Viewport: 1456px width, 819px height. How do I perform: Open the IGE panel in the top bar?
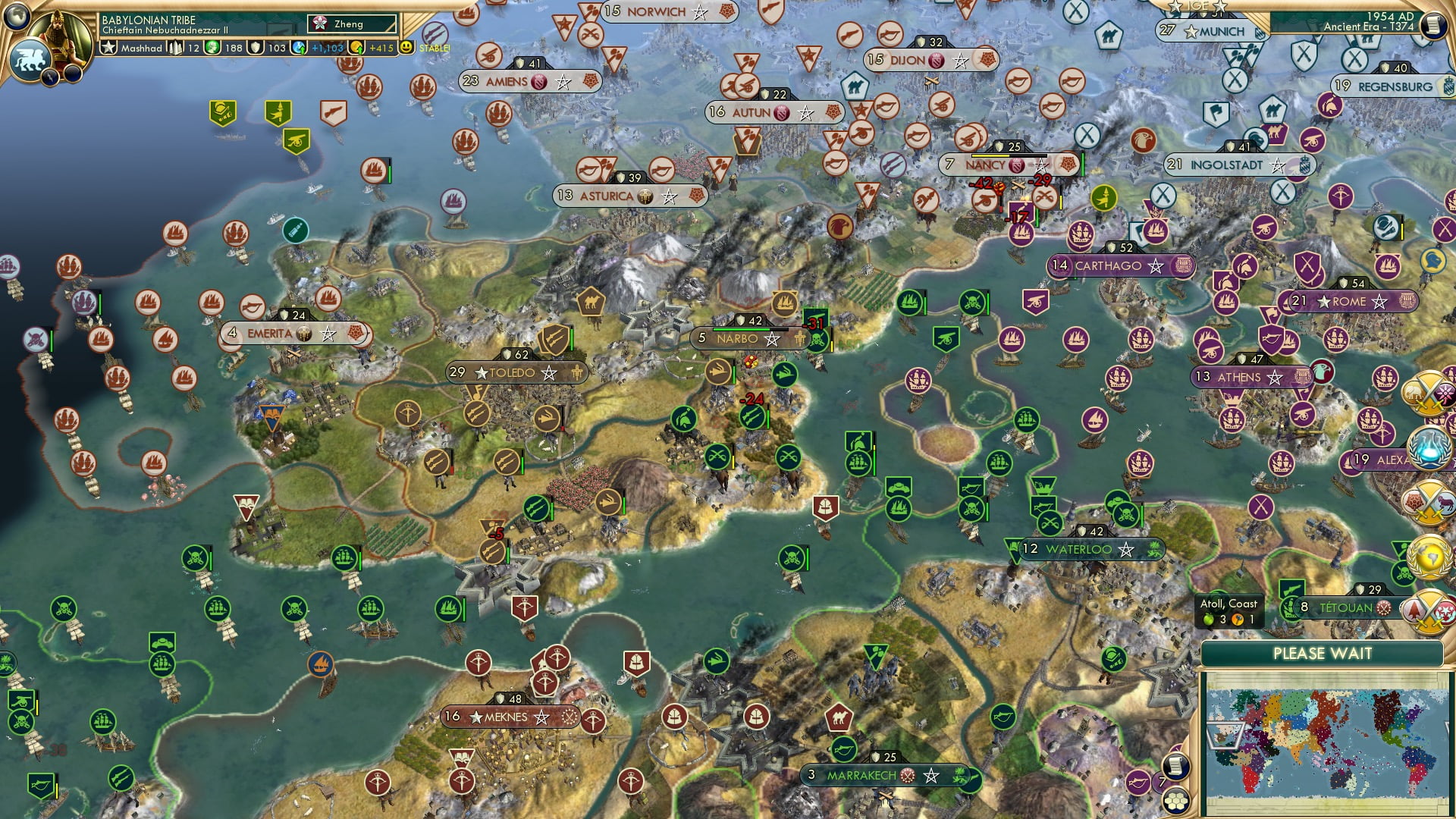click(1197, 6)
